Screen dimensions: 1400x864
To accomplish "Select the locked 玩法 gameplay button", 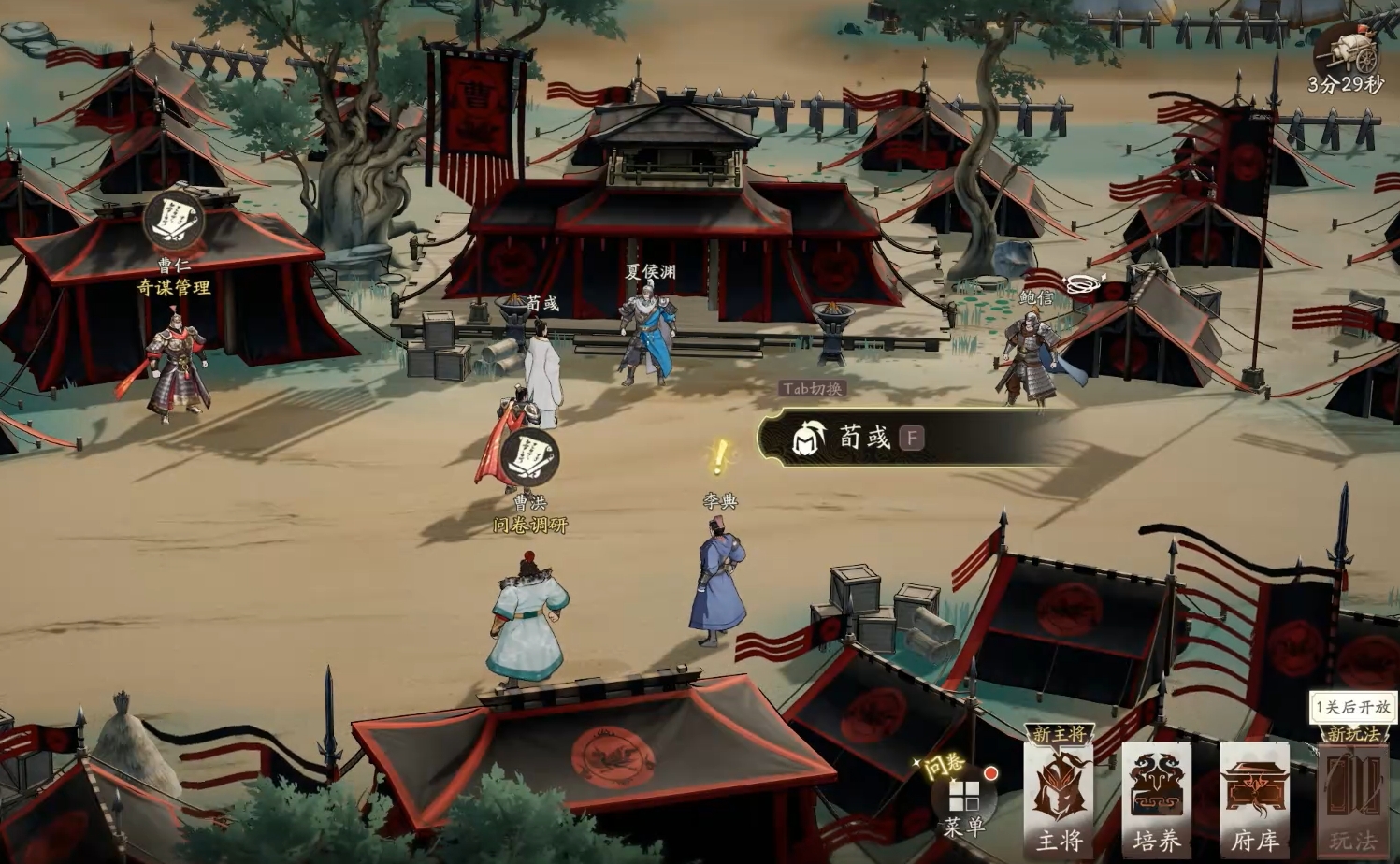I will tap(1352, 797).
